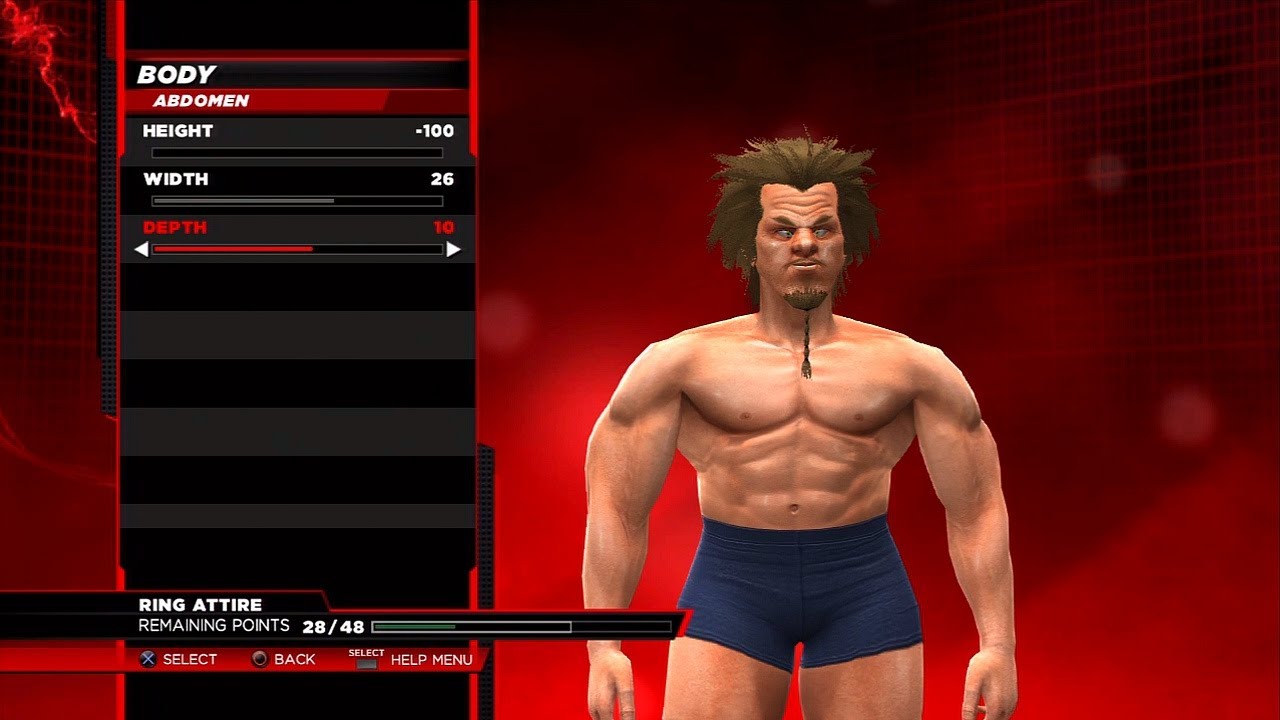Click the red Depth slider bar
Viewport: 1280px width, 720px height.
(x=297, y=249)
